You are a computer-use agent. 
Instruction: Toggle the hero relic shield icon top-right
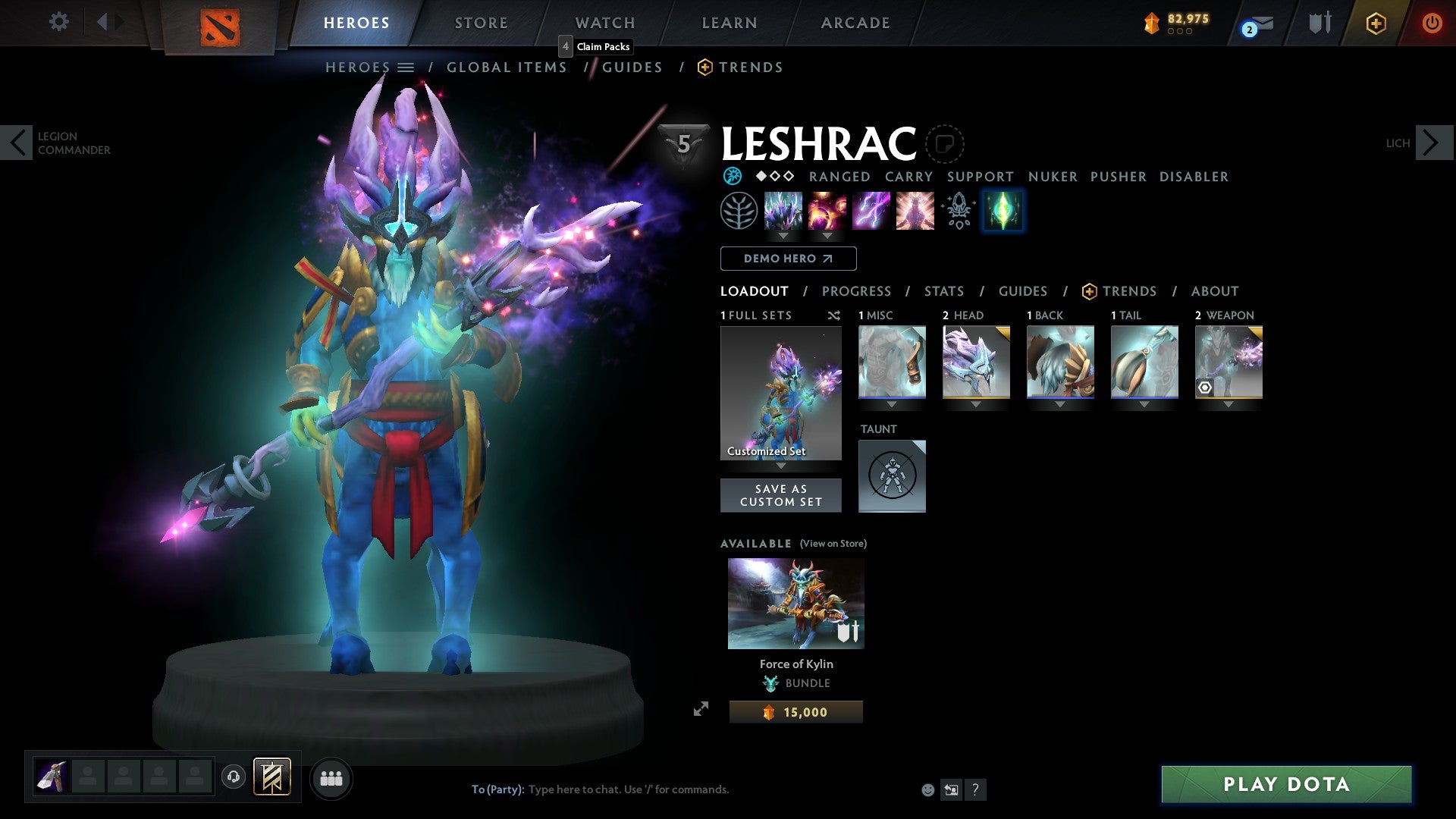(x=1319, y=23)
